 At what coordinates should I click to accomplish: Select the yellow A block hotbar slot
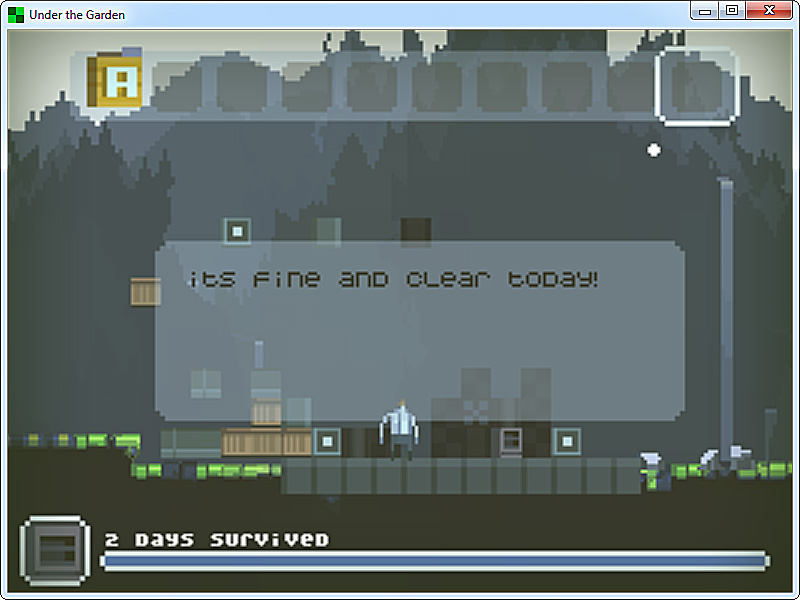[x=115, y=83]
